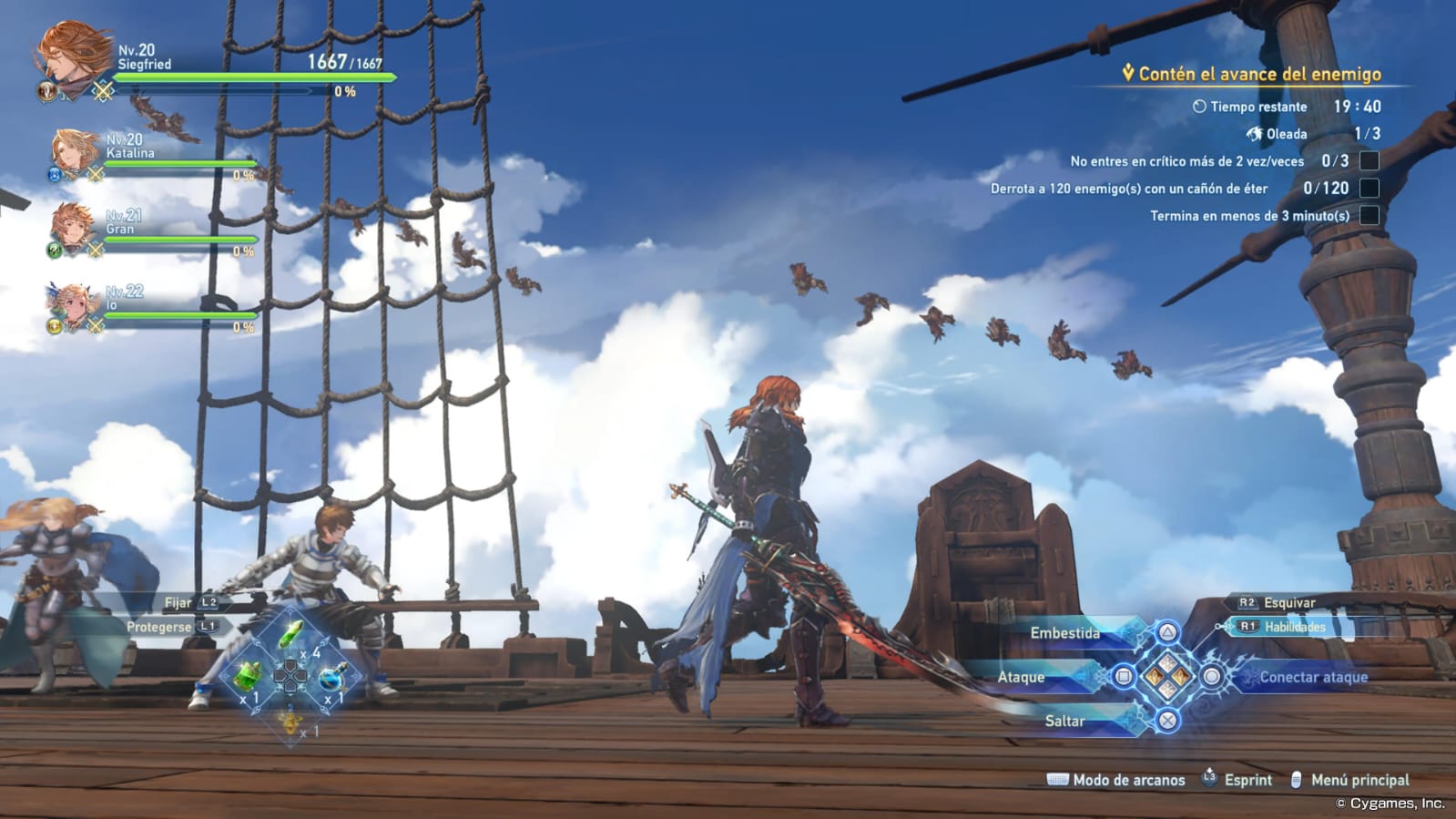Screen dimensions: 1456x819
Task: Open the Habilidades panel
Action: pyautogui.click(x=1293, y=627)
